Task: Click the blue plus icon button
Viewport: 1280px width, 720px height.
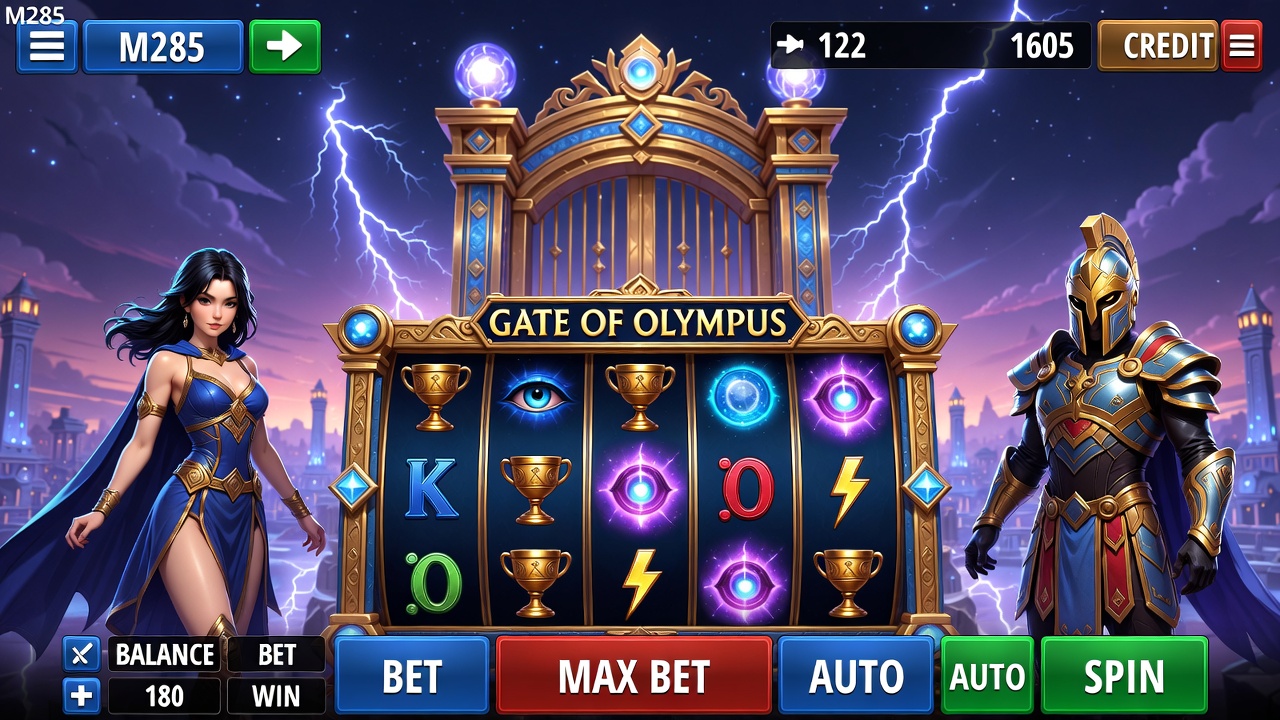Action: 81,695
